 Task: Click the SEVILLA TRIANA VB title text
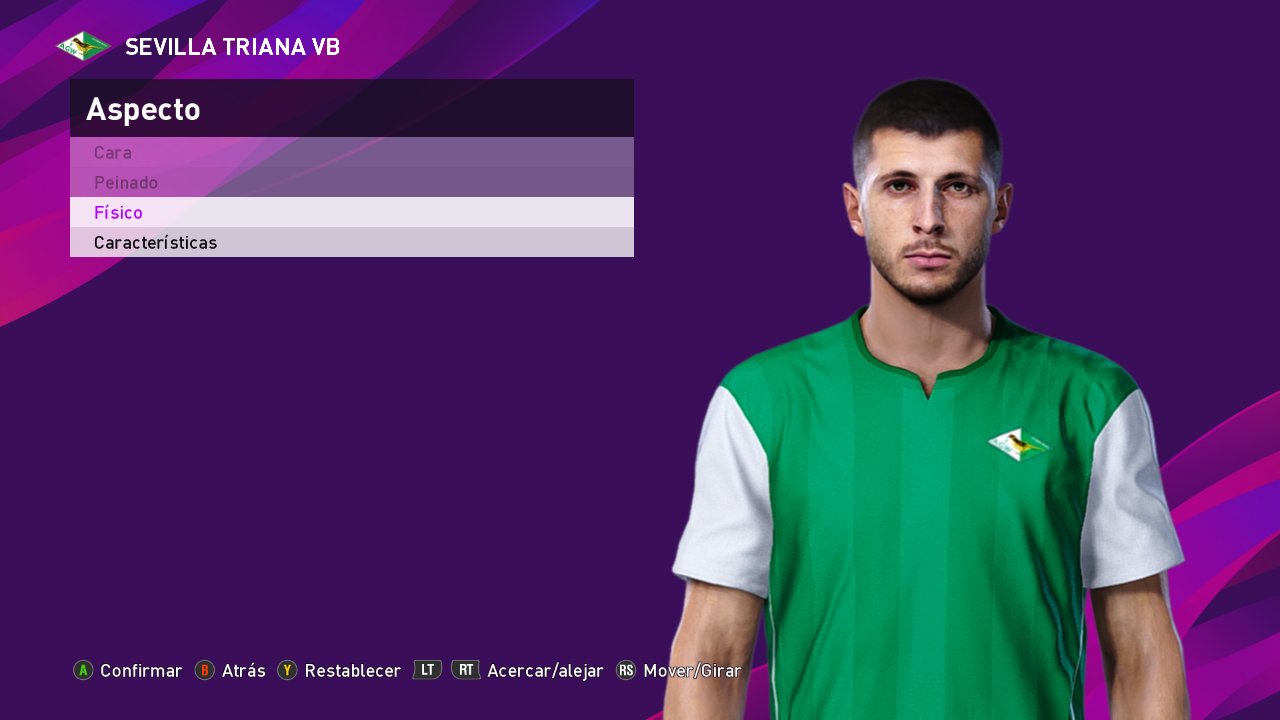tap(232, 46)
